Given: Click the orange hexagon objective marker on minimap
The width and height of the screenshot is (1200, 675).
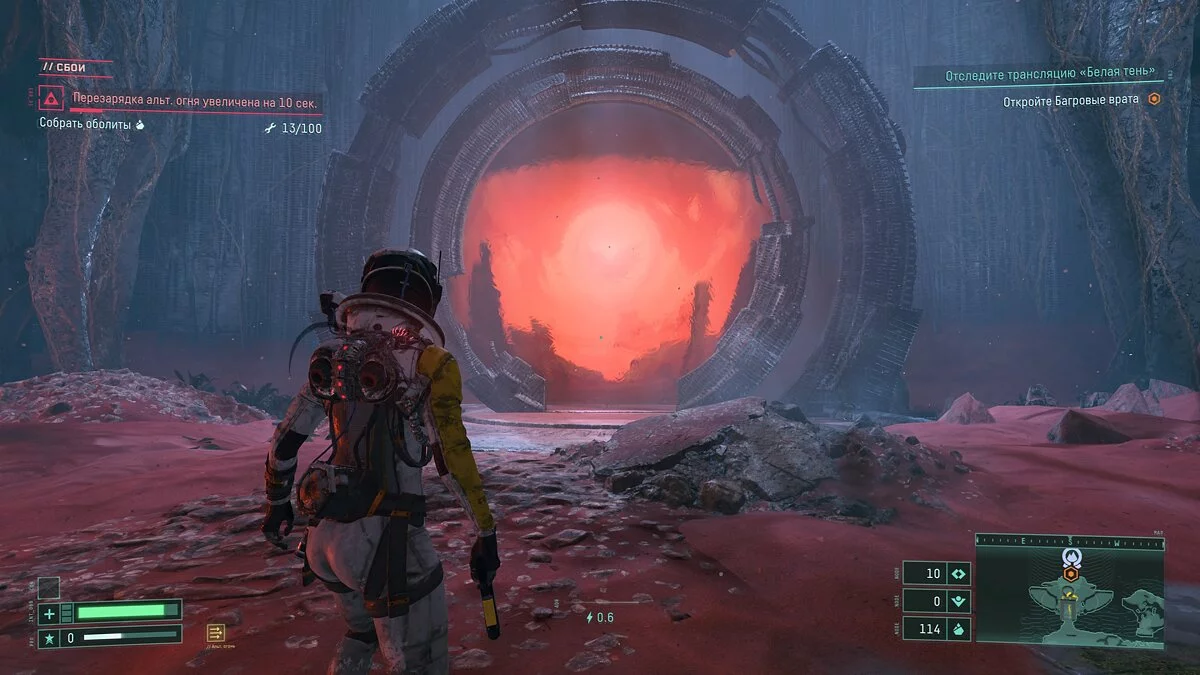Looking at the screenshot, I should pos(1070,574).
